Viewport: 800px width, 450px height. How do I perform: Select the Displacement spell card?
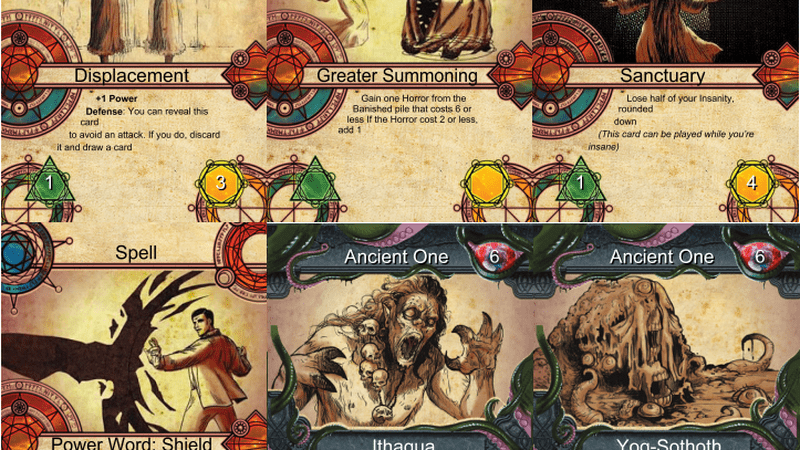pos(133,110)
